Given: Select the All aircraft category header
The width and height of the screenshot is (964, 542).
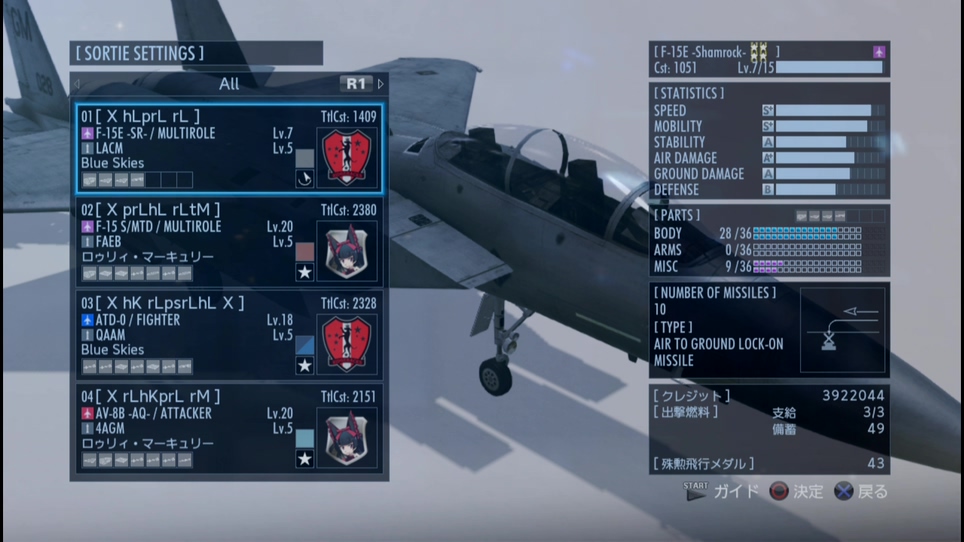Looking at the screenshot, I should click(229, 84).
